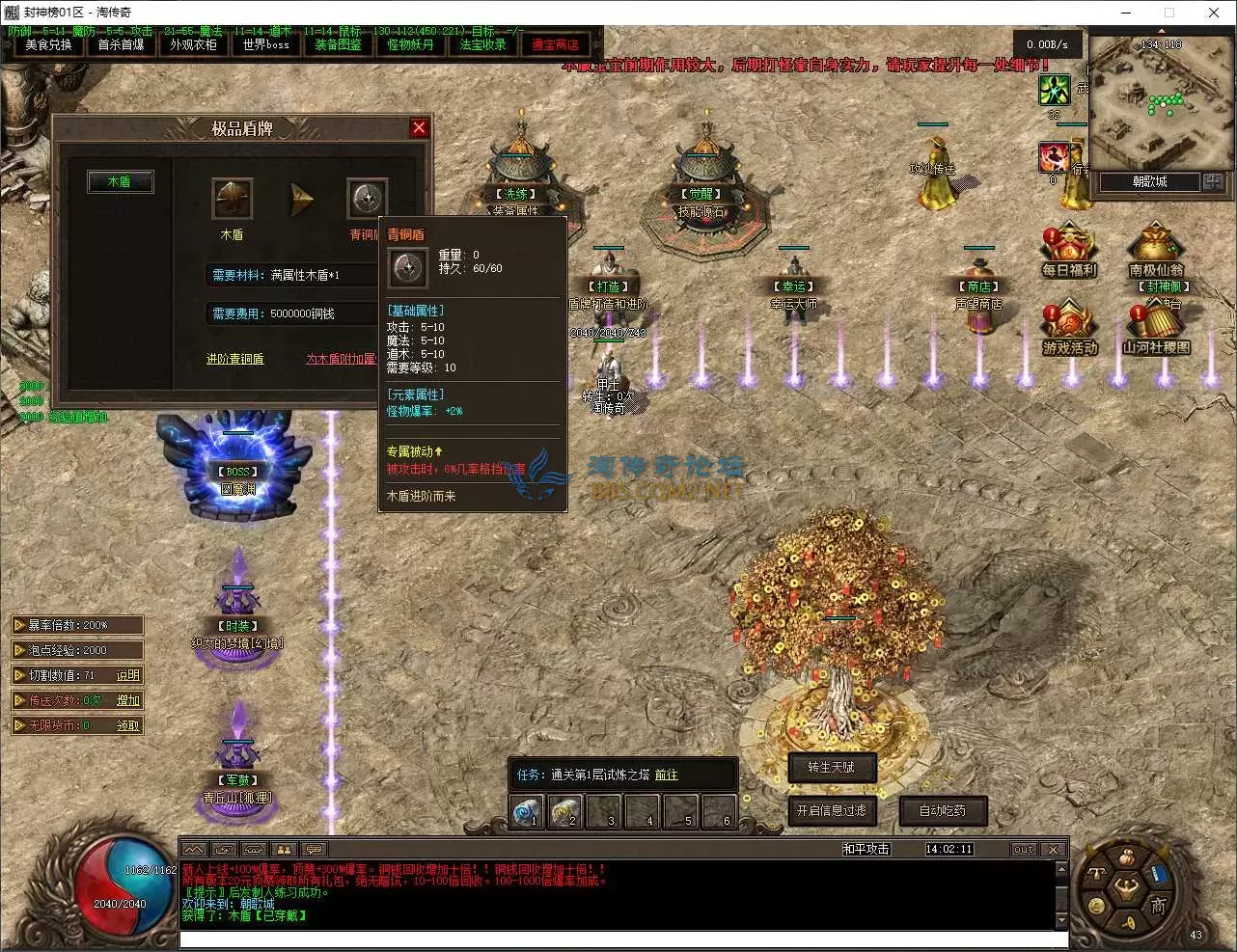The image size is (1237, 952).
Task: Select the glowing skill icon below 0.00B/s
Action: click(x=1055, y=92)
